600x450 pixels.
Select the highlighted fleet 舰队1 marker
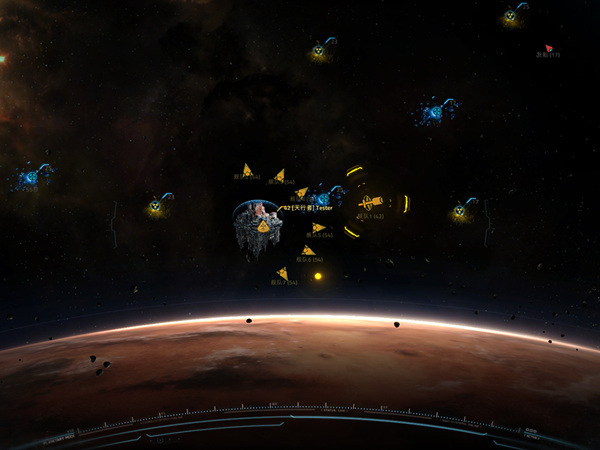[x=372, y=203]
